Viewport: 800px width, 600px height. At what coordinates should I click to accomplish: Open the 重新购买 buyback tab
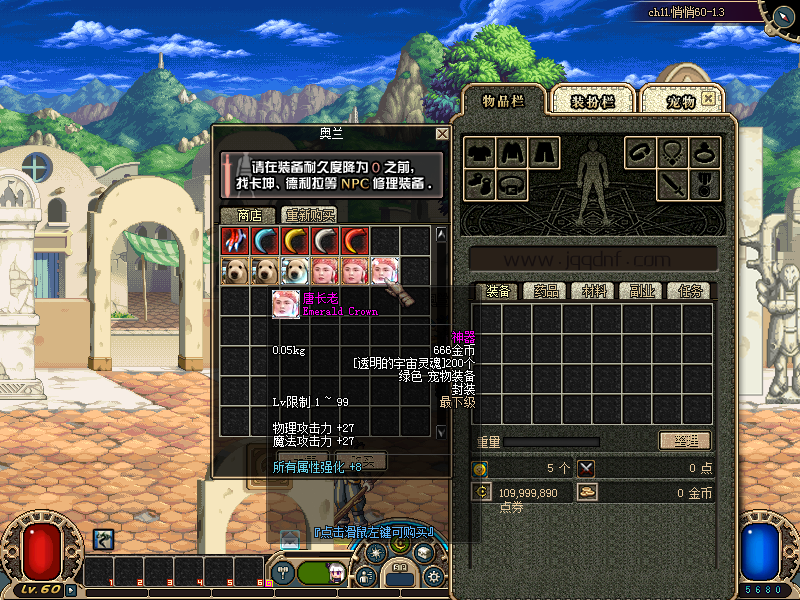[309, 215]
